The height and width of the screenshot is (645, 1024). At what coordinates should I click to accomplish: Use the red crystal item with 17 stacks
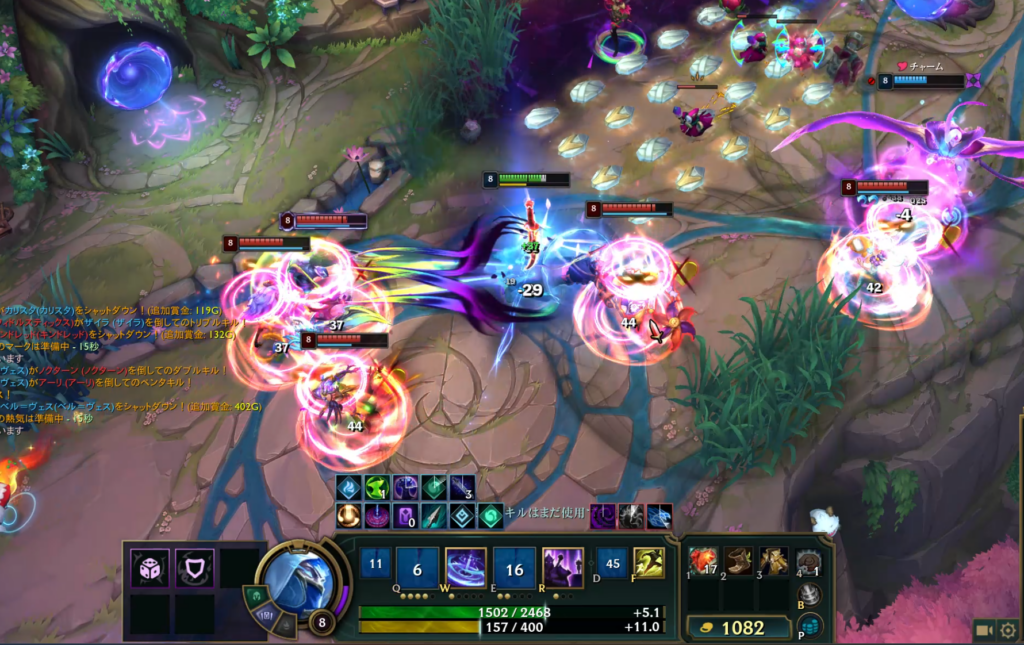pyautogui.click(x=703, y=561)
